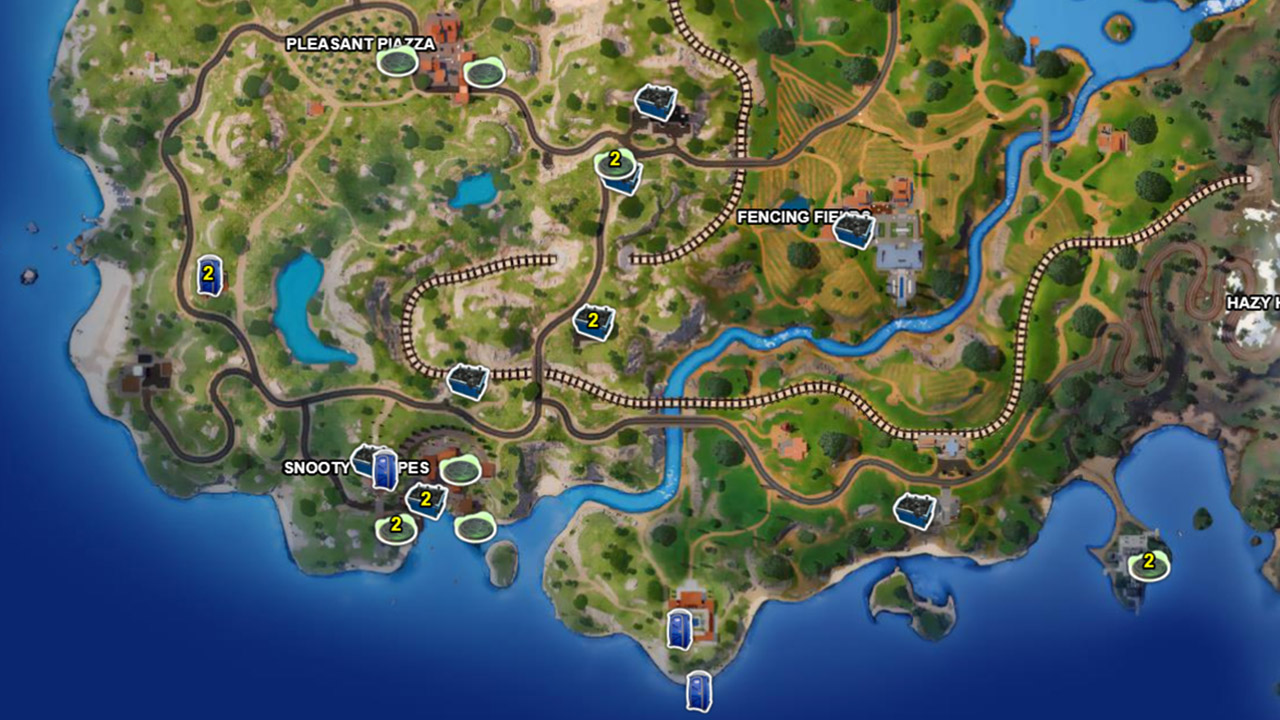Toggle the '2' badge at the southeast island

click(1148, 562)
